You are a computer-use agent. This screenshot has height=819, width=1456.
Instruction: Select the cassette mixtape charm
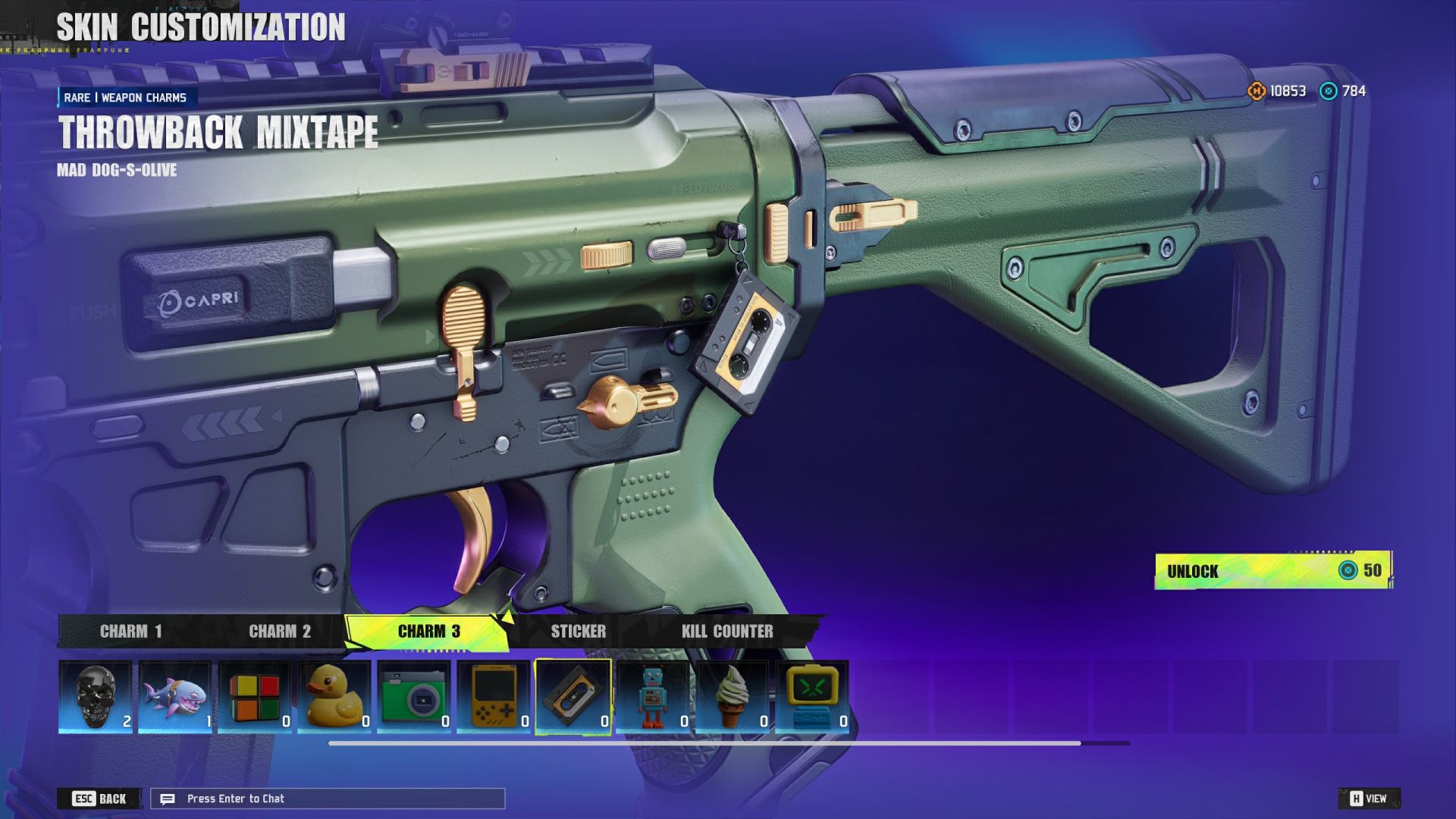pyautogui.click(x=573, y=696)
